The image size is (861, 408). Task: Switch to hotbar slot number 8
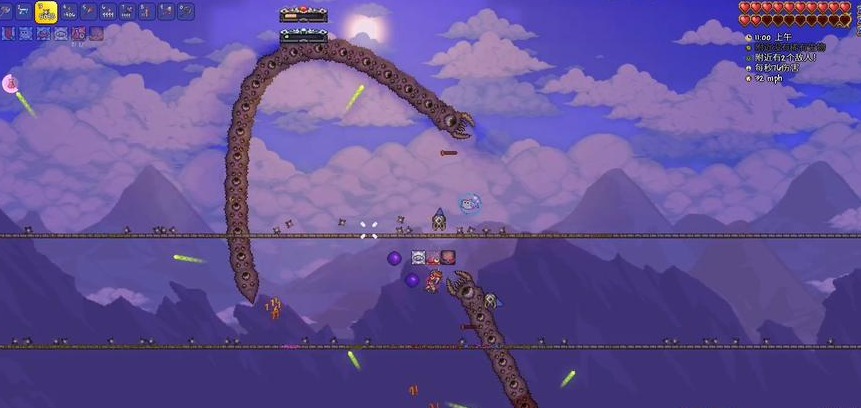pyautogui.click(x=145, y=12)
